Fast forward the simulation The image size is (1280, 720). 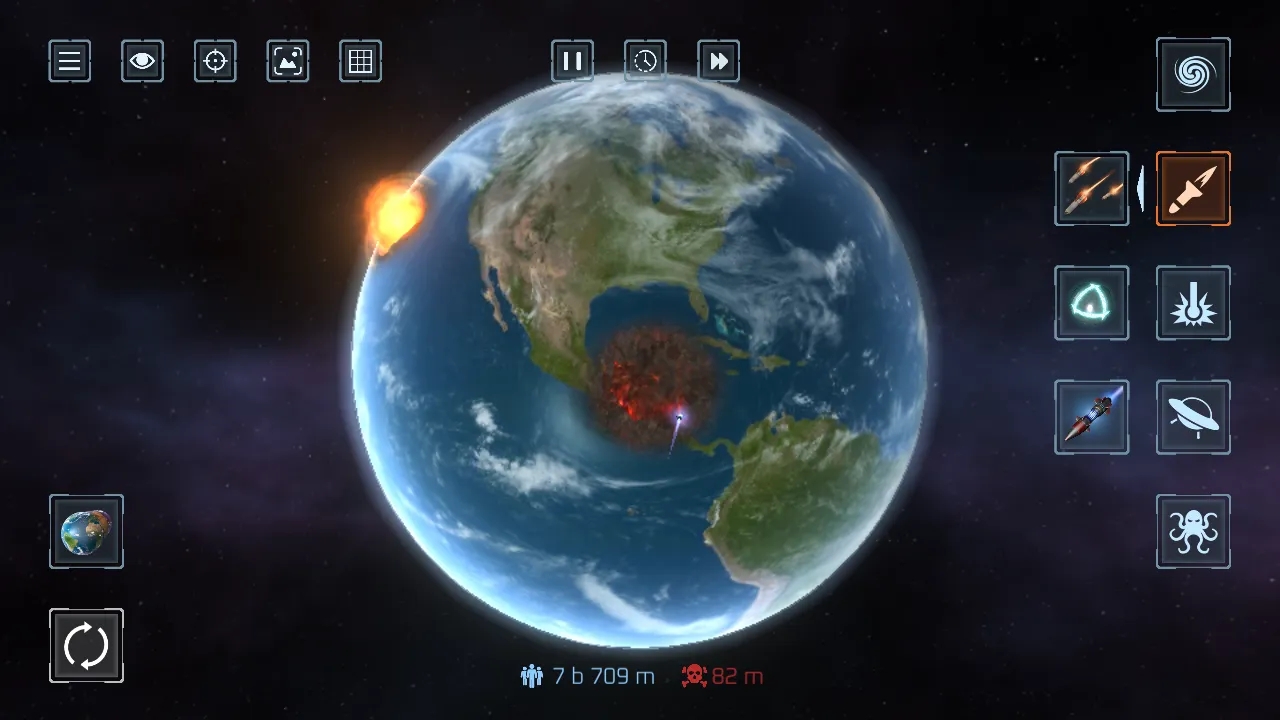(x=718, y=61)
